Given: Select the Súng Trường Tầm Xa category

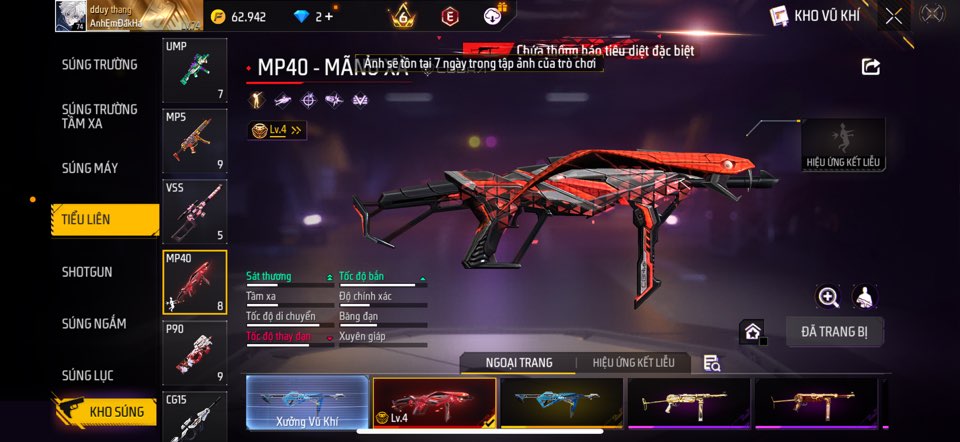Looking at the screenshot, I should [x=99, y=116].
